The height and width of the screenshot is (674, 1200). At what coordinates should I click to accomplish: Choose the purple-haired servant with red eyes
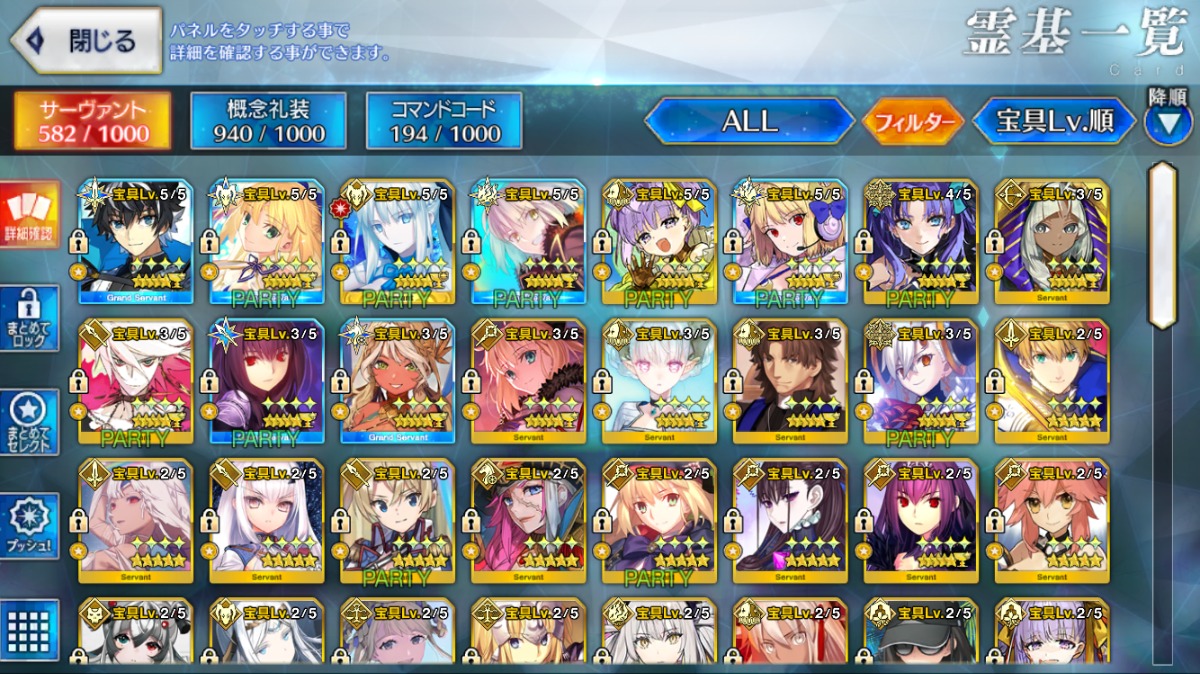tap(266, 382)
